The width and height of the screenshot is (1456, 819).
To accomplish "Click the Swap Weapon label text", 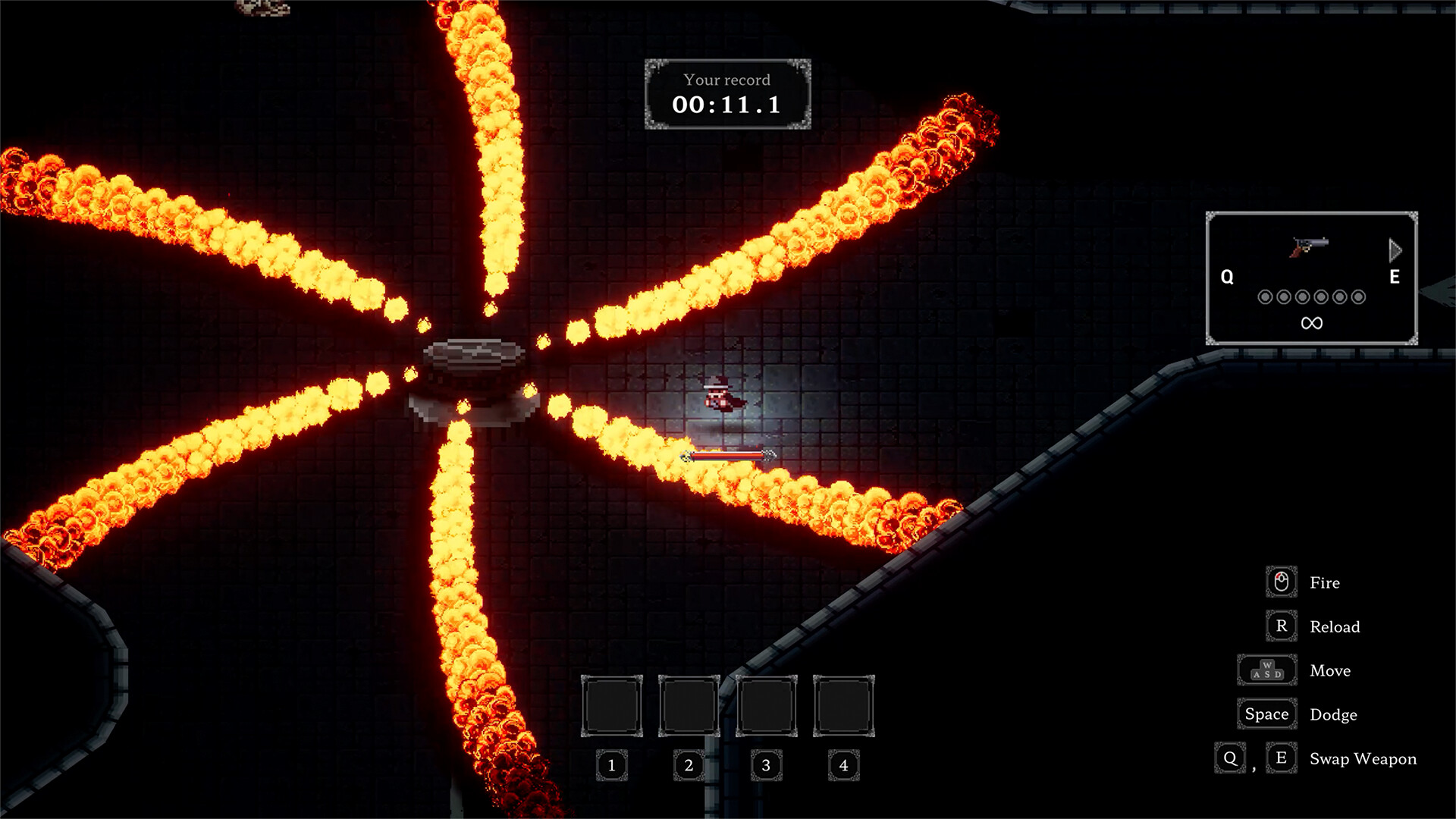I will [x=1363, y=758].
